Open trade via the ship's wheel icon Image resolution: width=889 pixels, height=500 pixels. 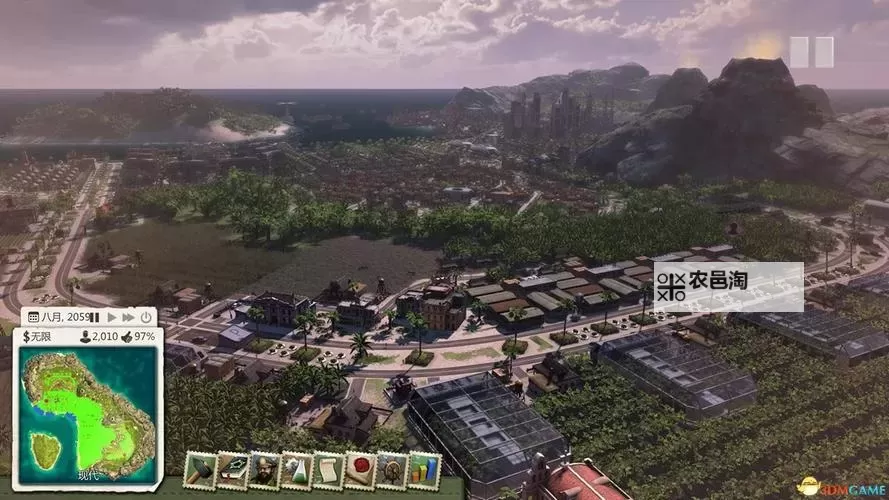click(391, 469)
